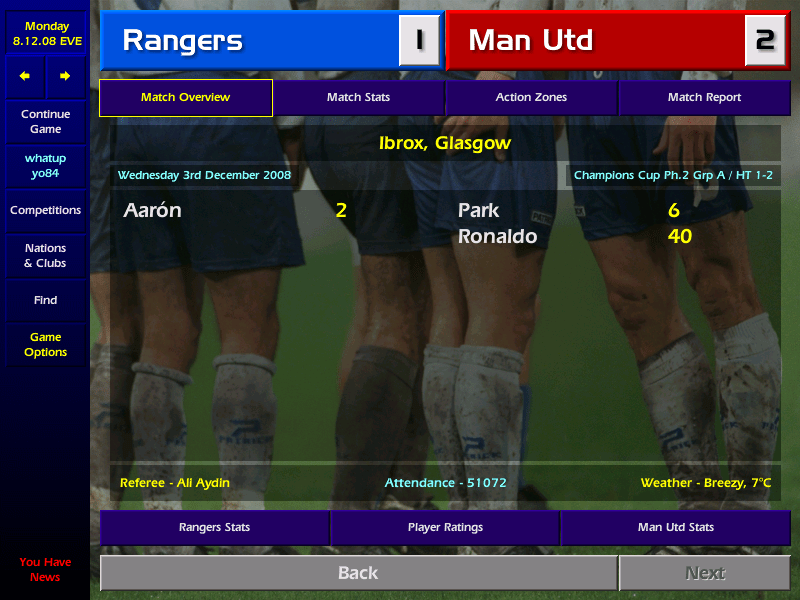The height and width of the screenshot is (600, 800).
Task: Go Back to the previous screen
Action: click(x=358, y=573)
